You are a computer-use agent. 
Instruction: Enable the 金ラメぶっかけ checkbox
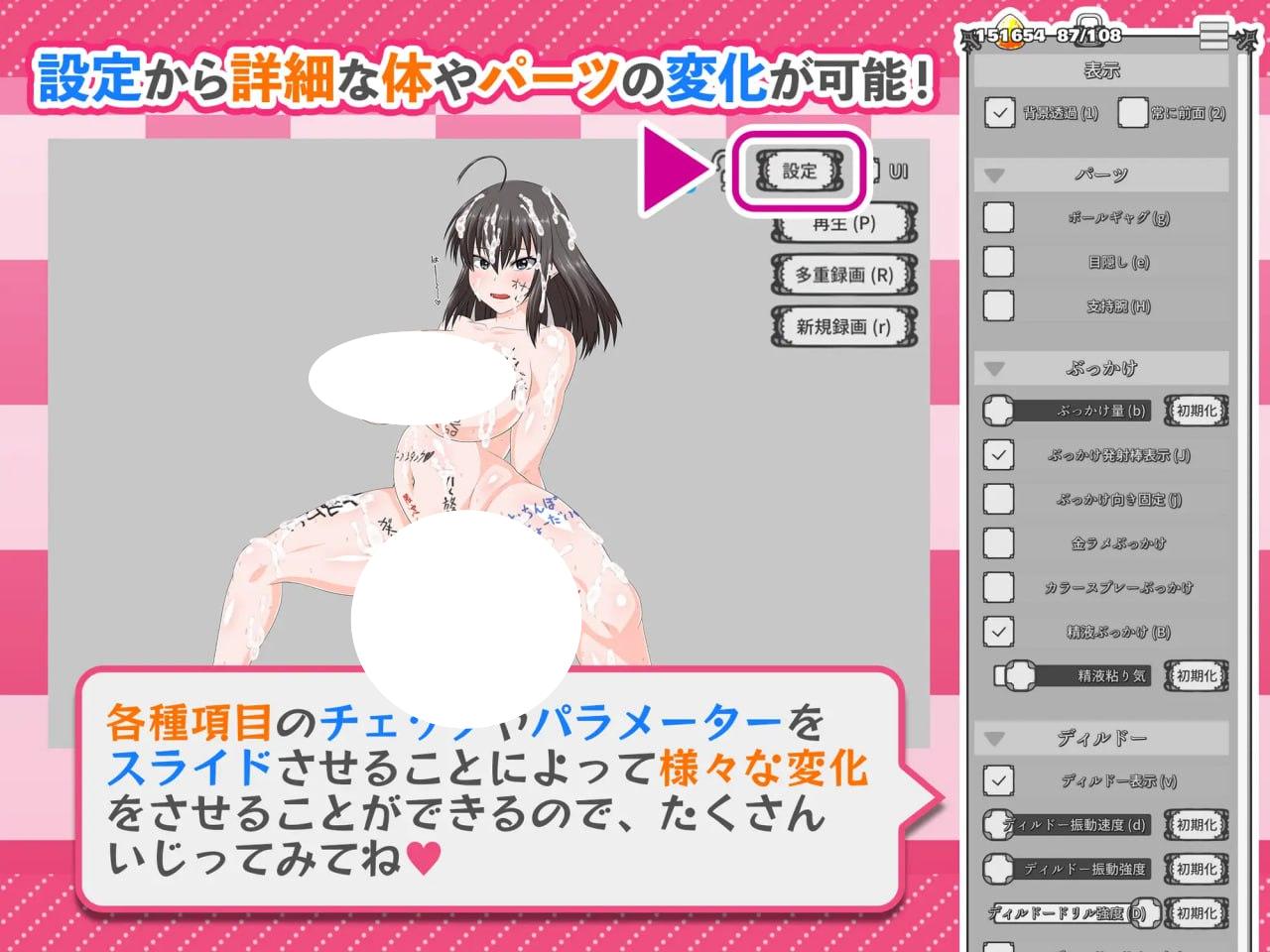(x=999, y=543)
